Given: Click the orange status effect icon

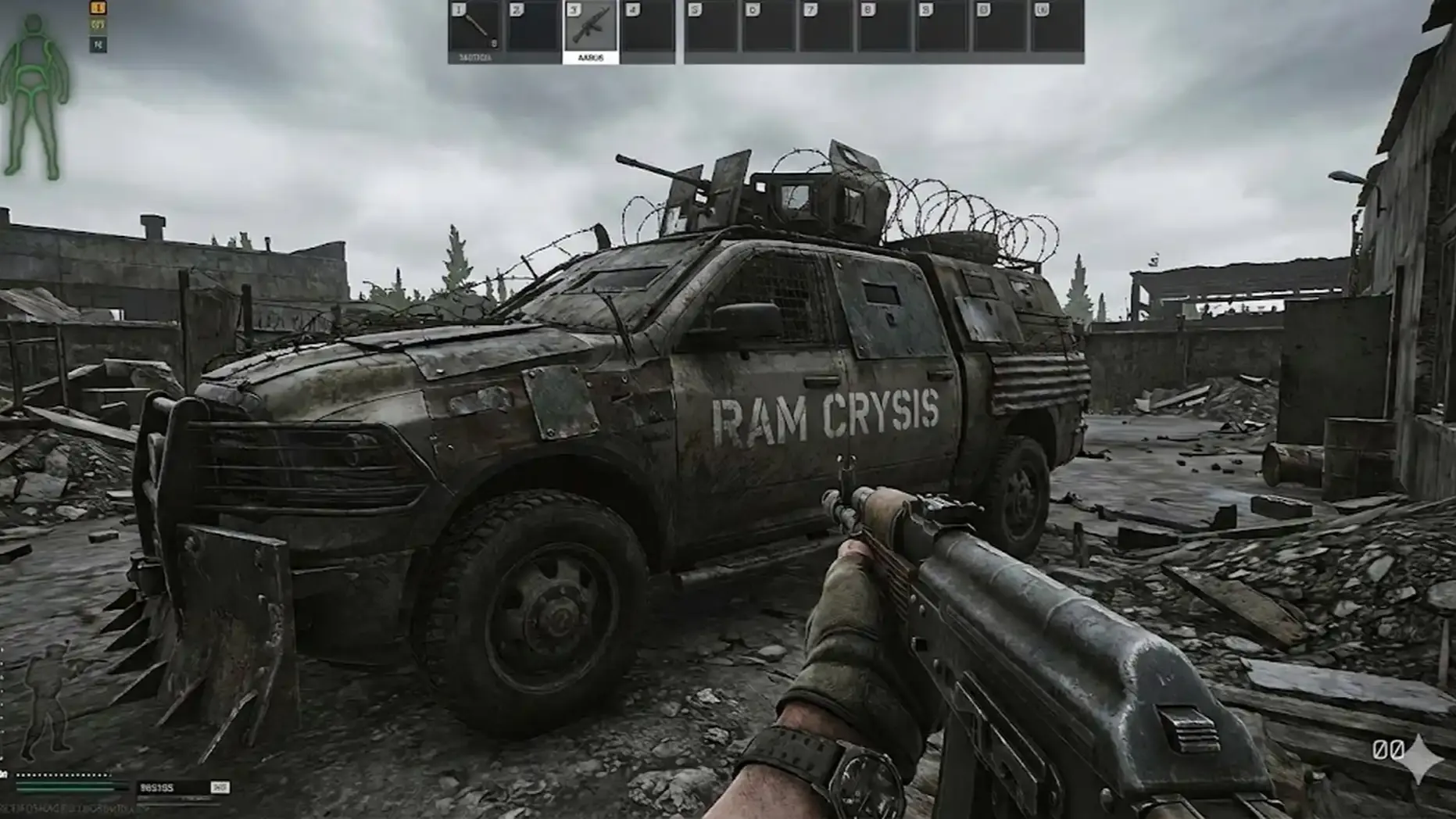Looking at the screenshot, I should click(98, 8).
